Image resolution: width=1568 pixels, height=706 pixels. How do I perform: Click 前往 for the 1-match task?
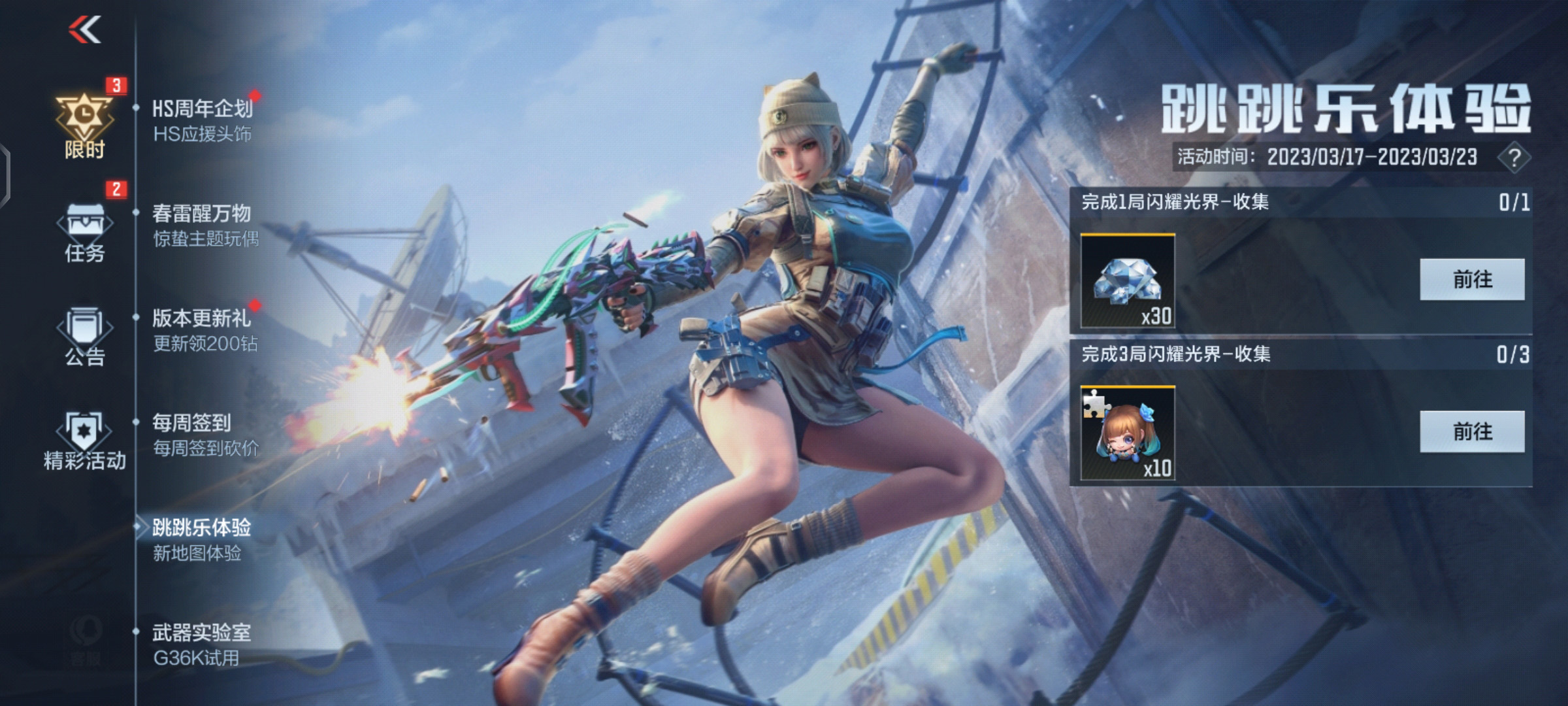coord(1472,280)
